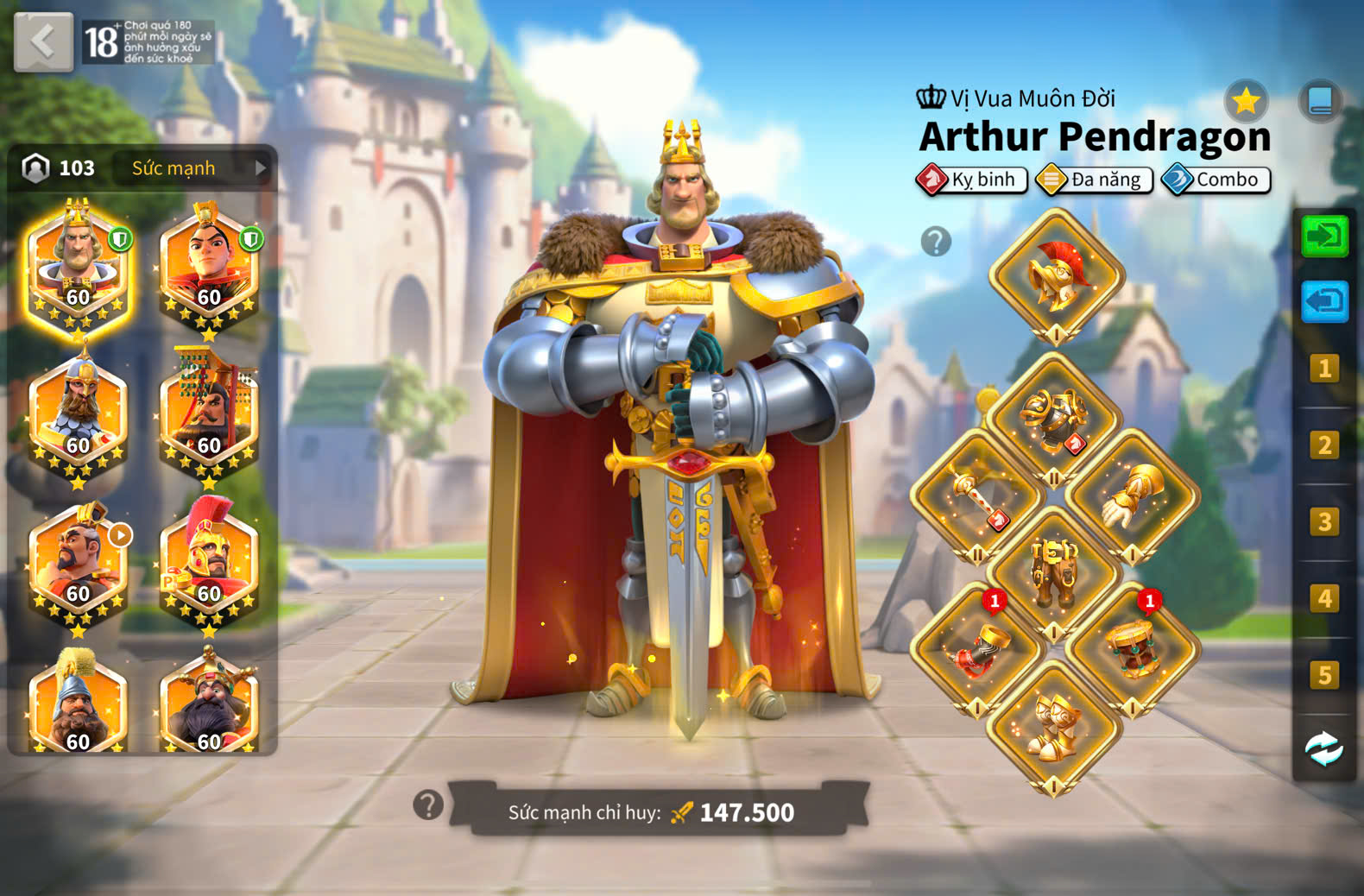Switch to equipment preset 3
1364x896 pixels.
tap(1324, 522)
